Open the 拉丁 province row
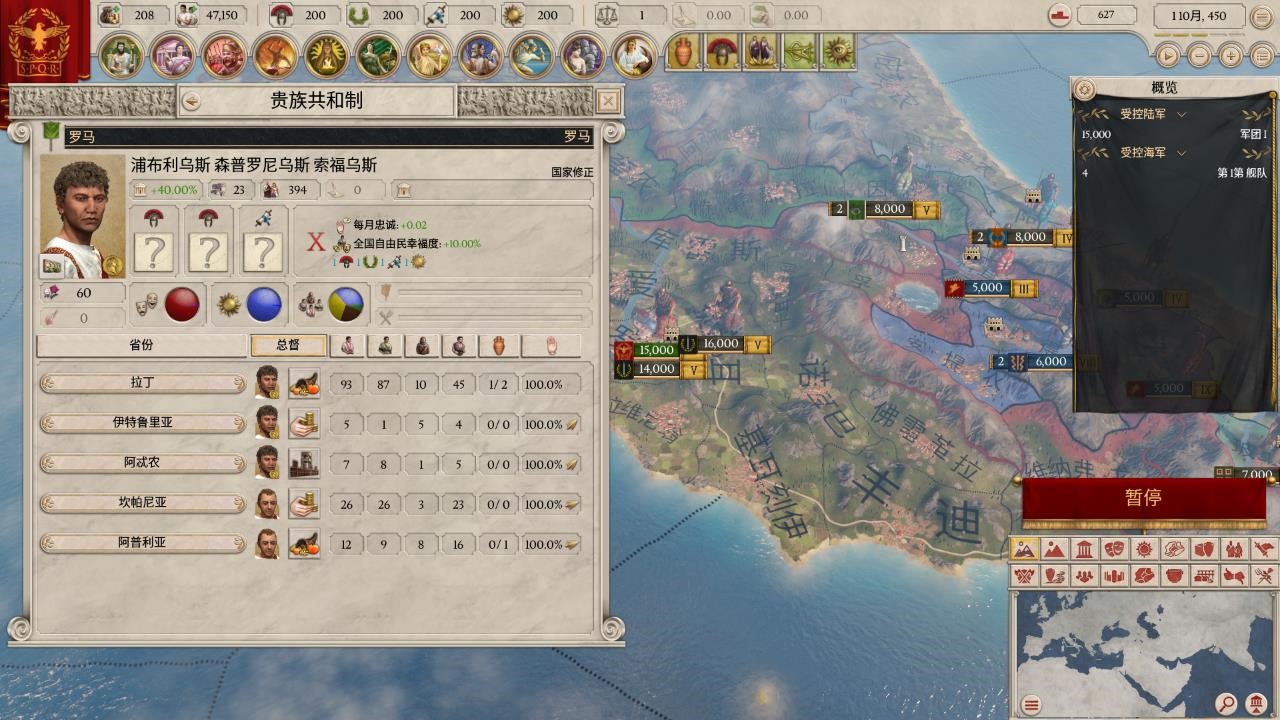Viewport: 1280px width, 720px height. (143, 384)
